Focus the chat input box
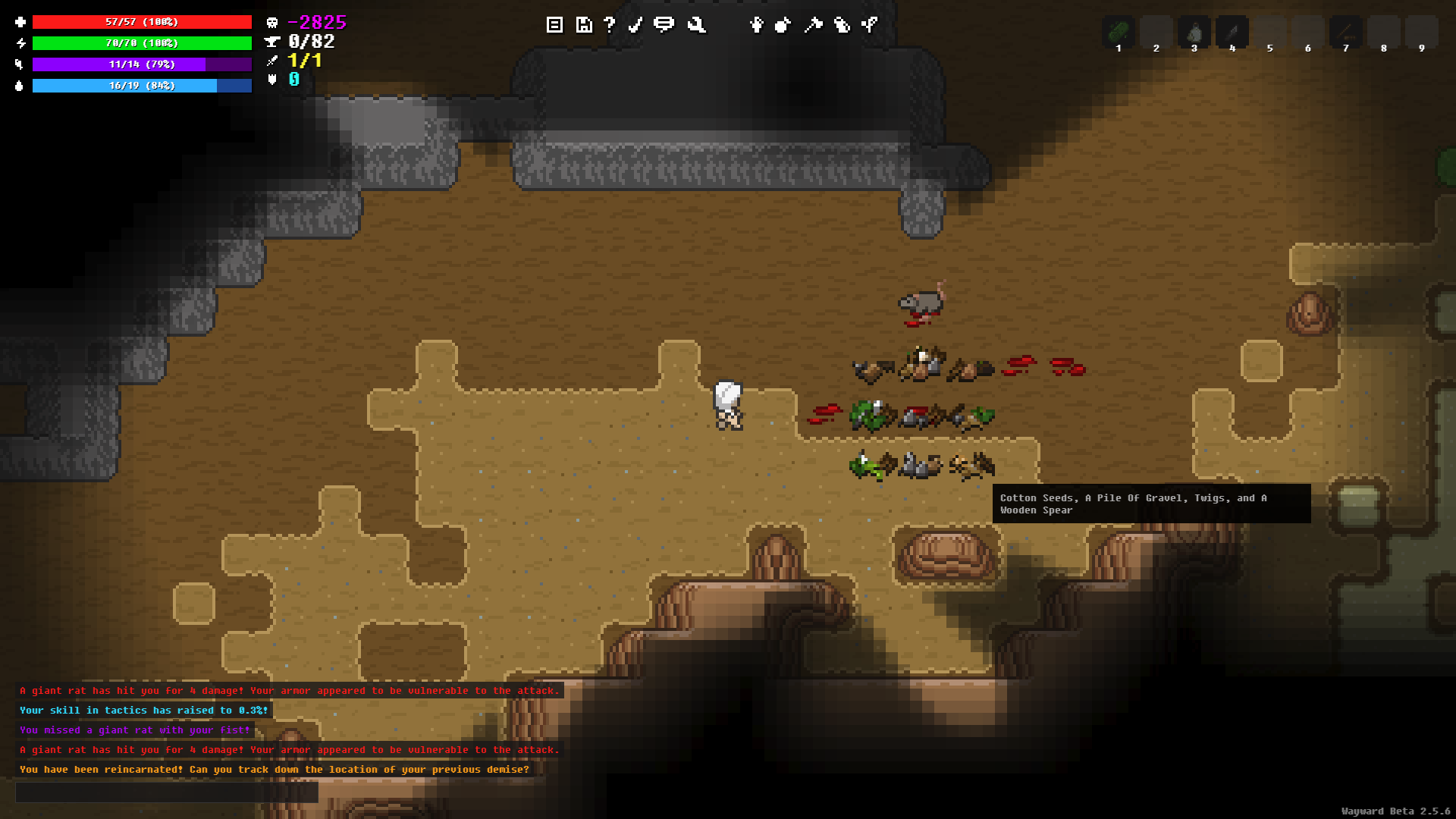Screen dimensions: 1456x819 point(167,792)
